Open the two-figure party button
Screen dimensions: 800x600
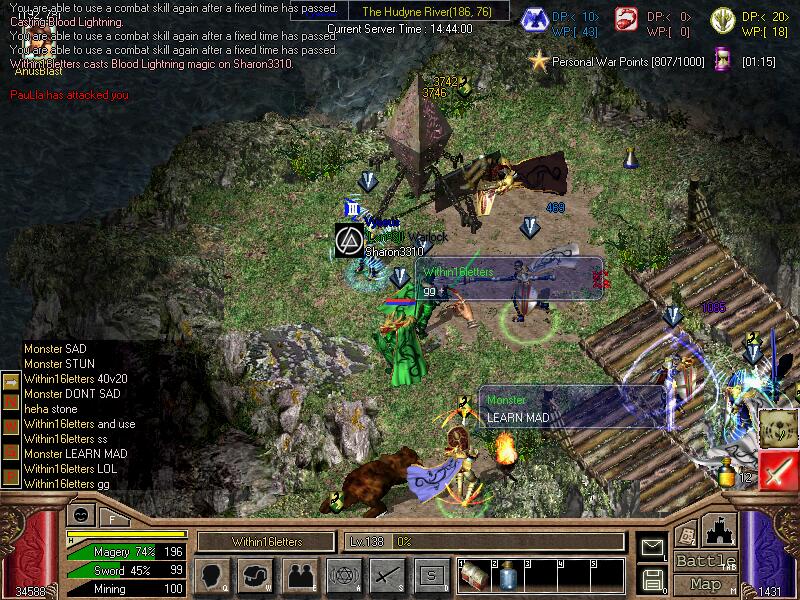[299, 575]
